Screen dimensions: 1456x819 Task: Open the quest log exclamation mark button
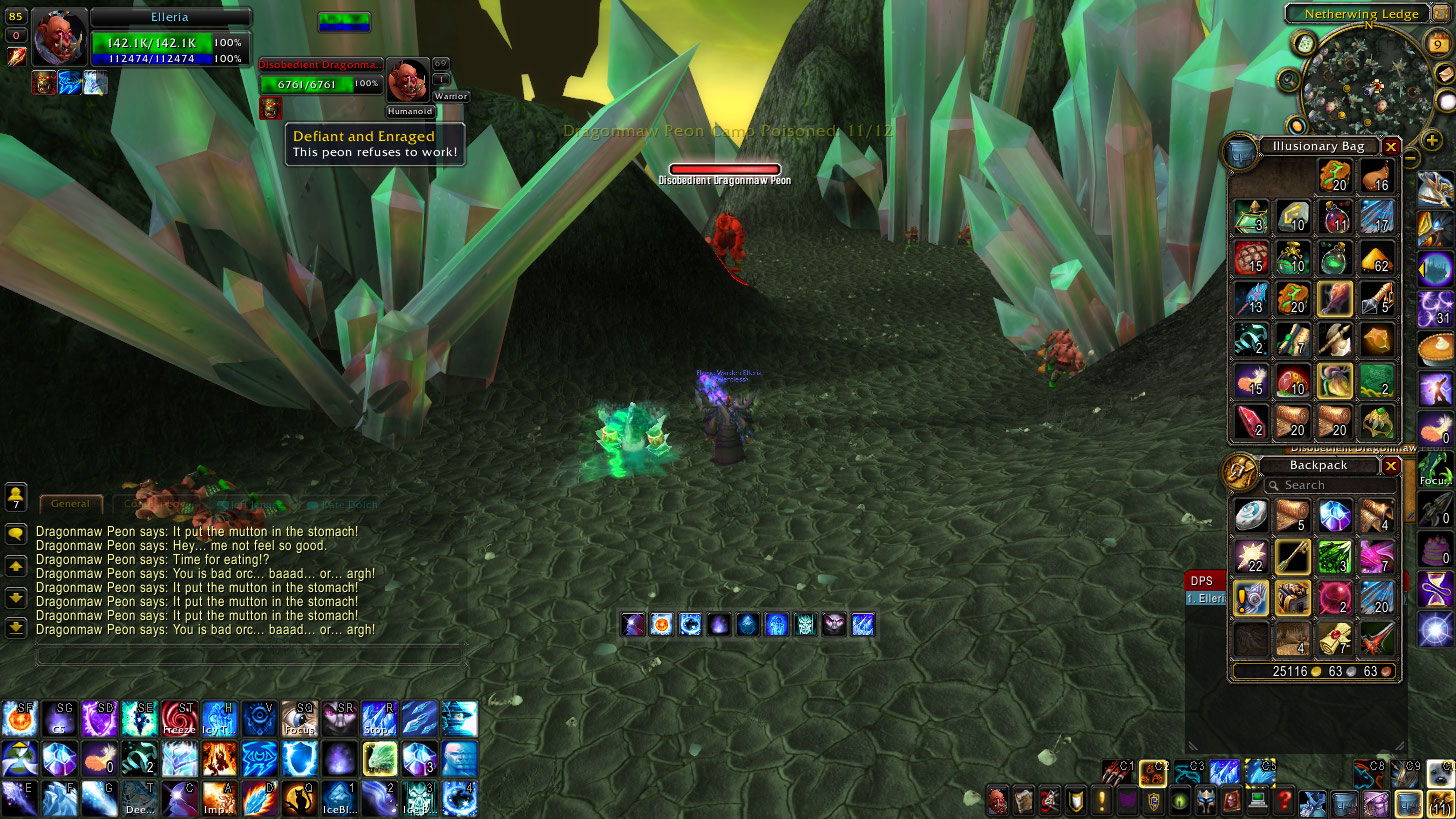coord(1102,800)
